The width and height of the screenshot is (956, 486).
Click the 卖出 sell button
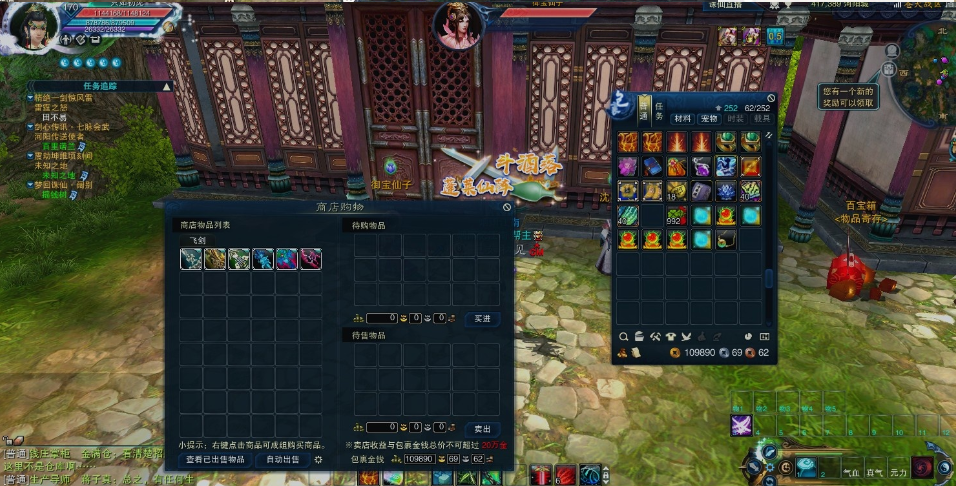(483, 428)
